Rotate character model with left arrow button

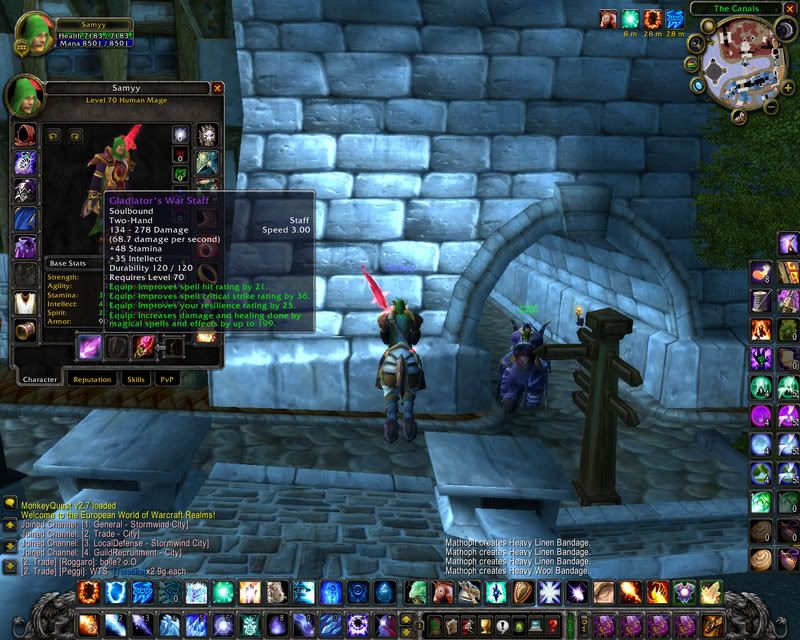(52, 135)
